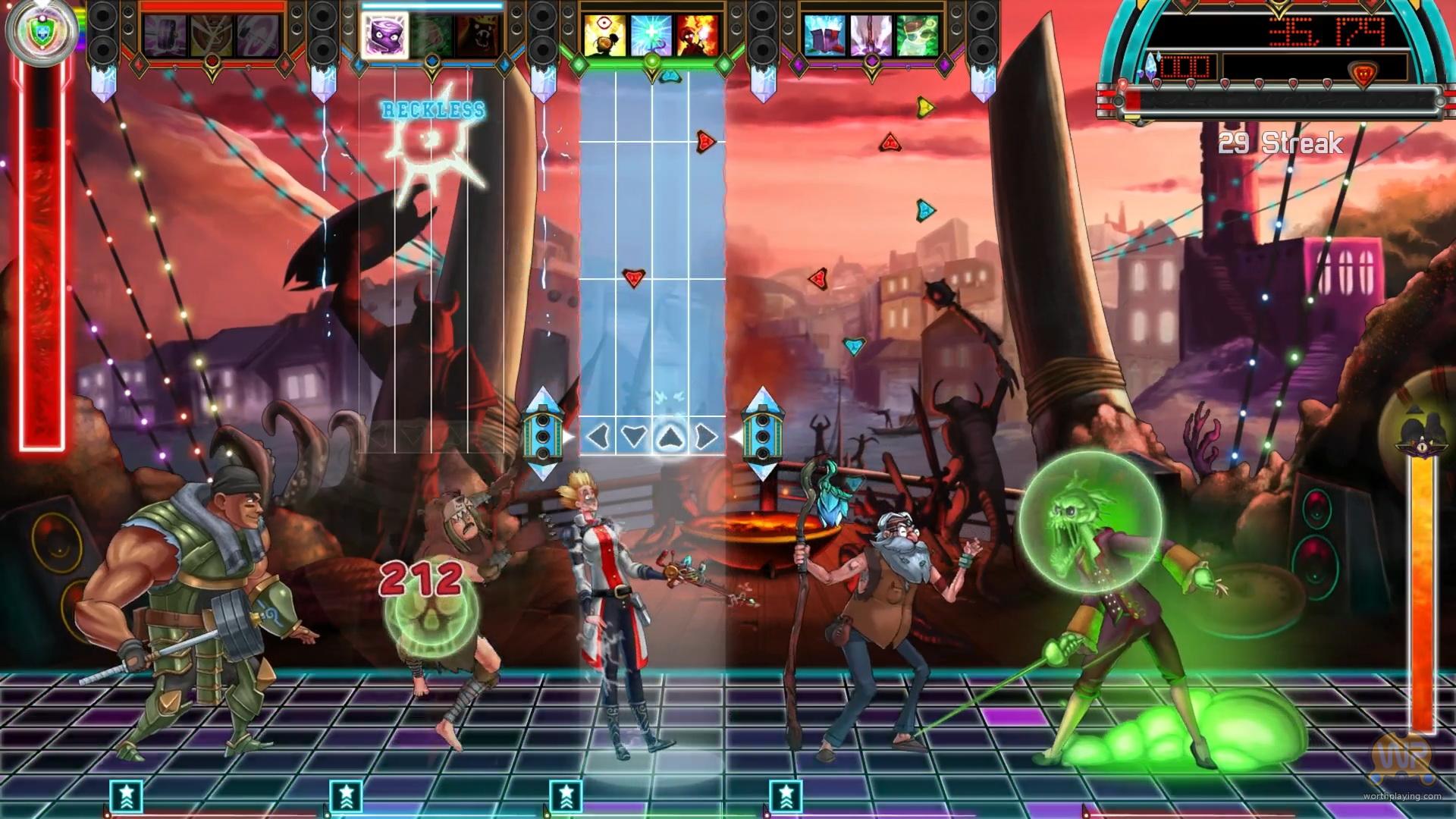Screen dimensions: 1456x819
Task: Choose the purple glowing sword ability
Action: click(871, 36)
